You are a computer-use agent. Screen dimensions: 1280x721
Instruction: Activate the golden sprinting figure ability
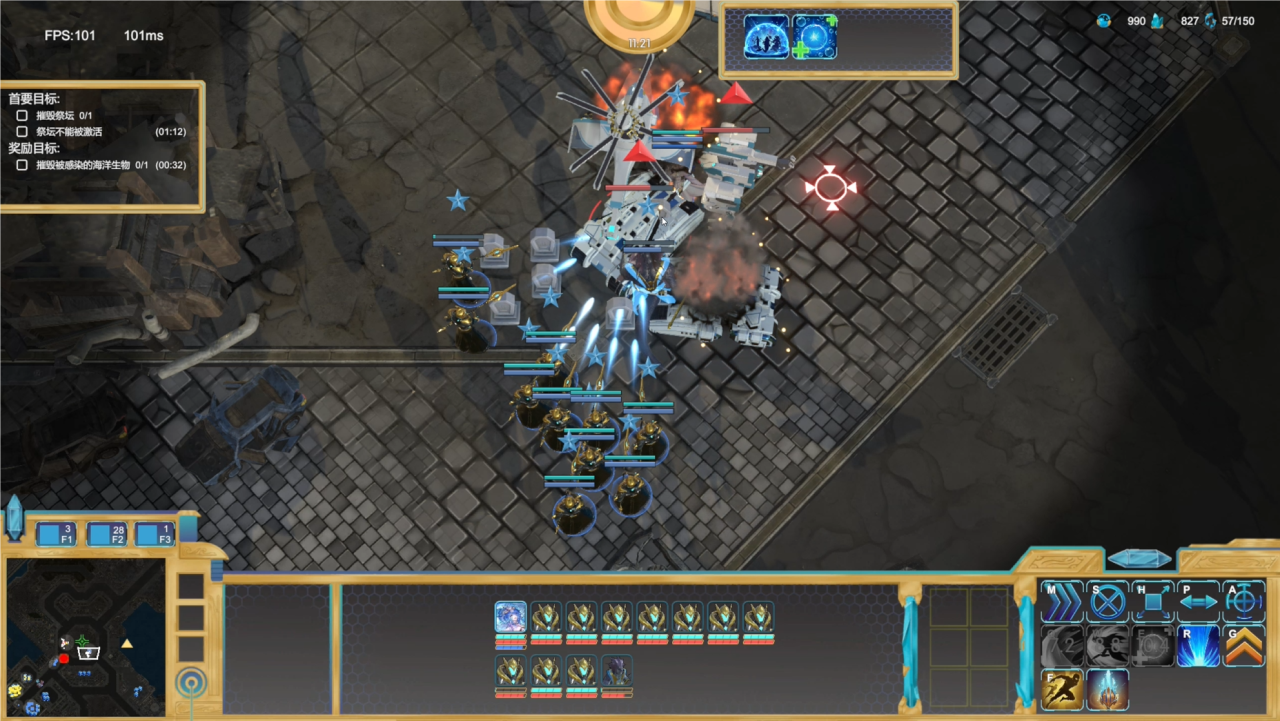[x=1061, y=690]
